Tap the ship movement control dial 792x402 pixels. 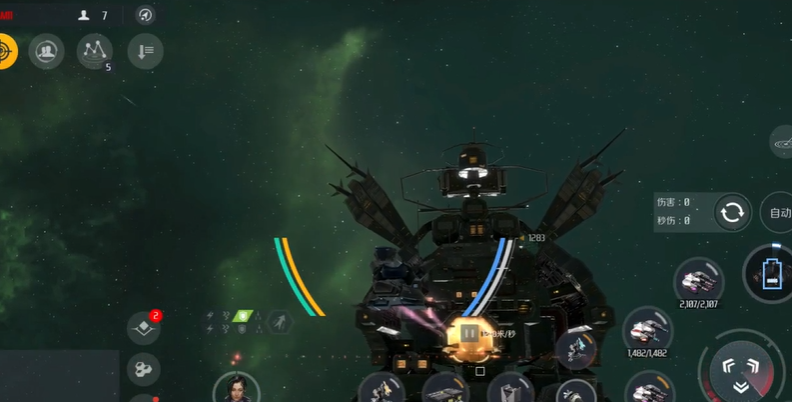740,372
